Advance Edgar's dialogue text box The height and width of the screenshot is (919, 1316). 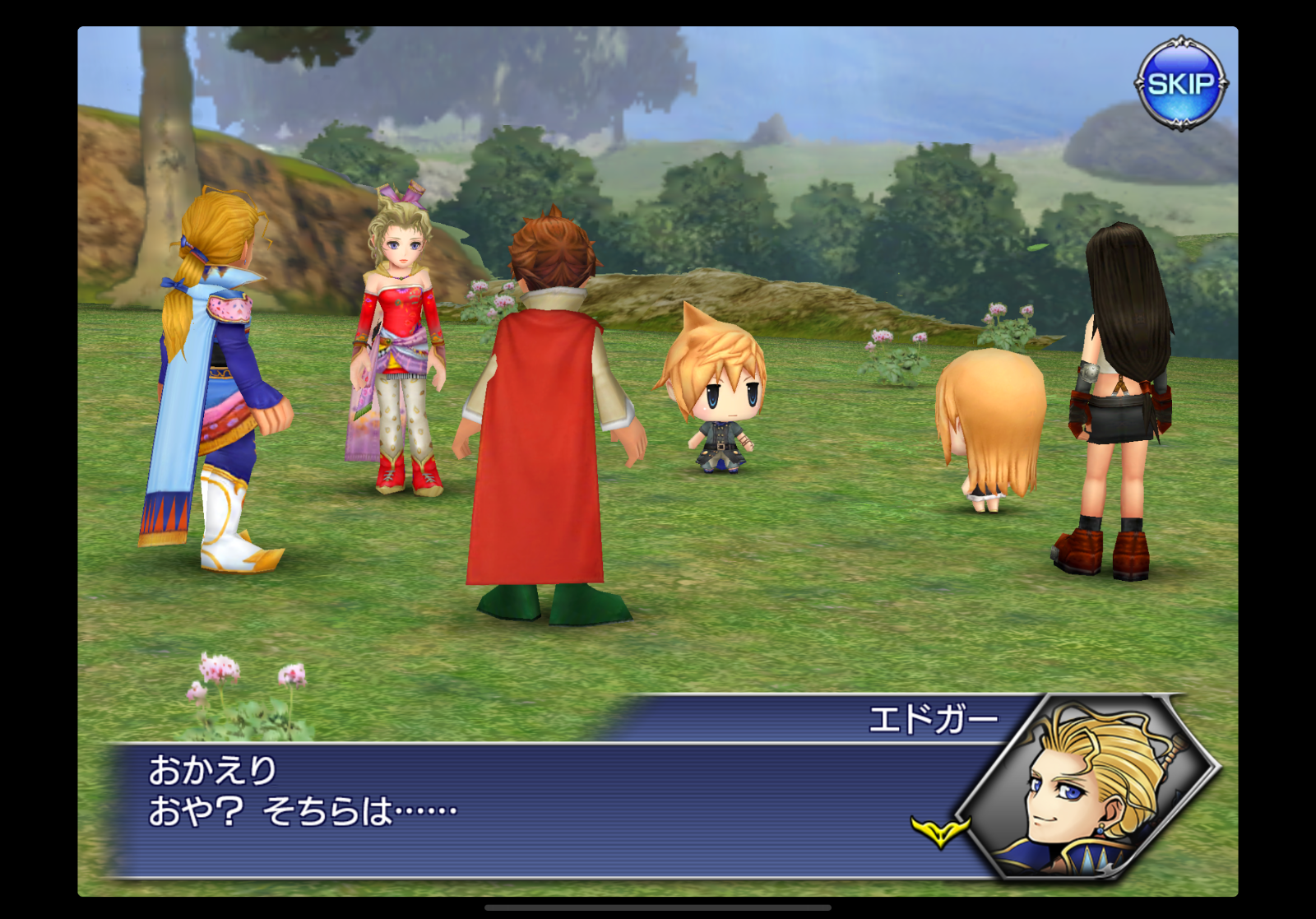[526, 809]
